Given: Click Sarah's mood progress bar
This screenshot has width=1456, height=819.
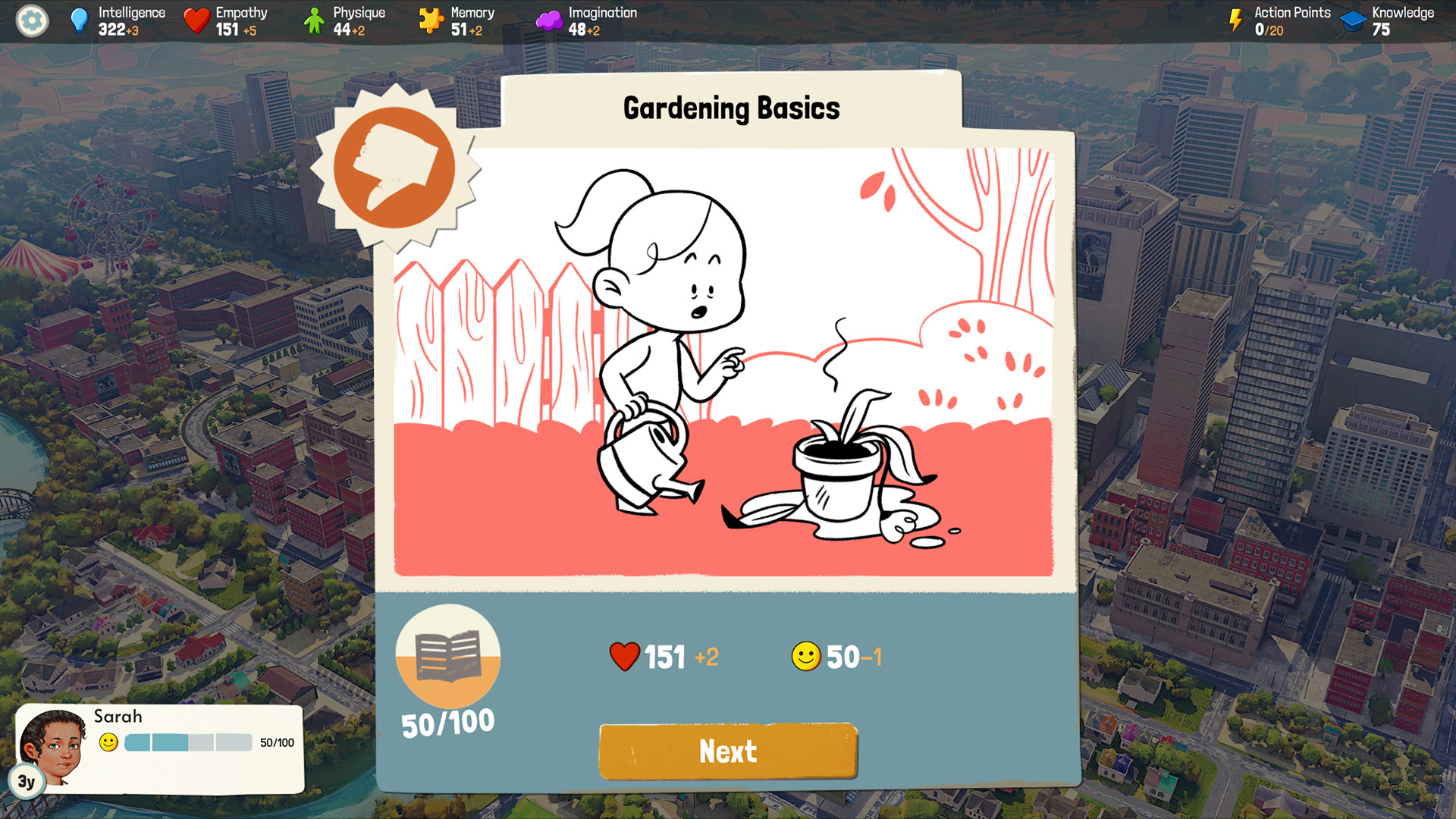Looking at the screenshot, I should (190, 743).
